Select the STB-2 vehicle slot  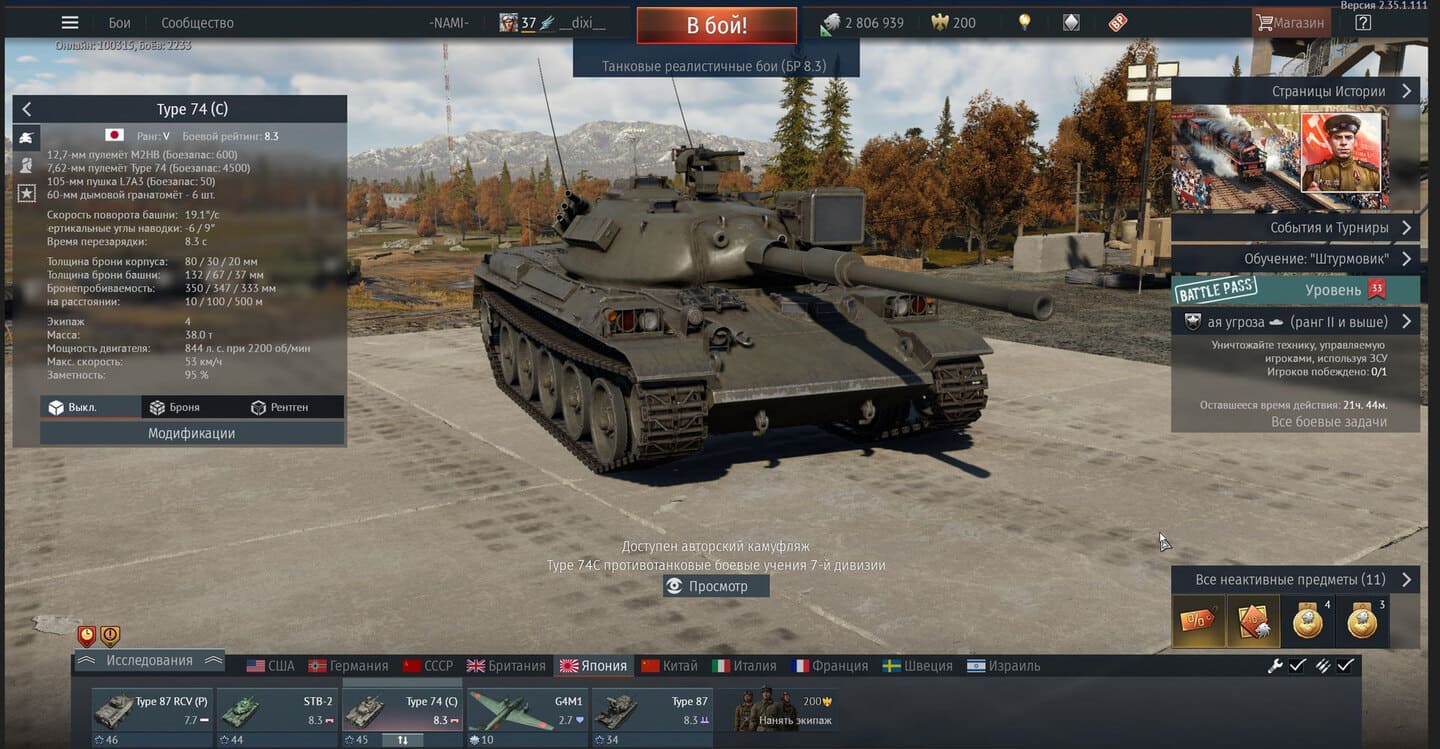click(x=276, y=711)
